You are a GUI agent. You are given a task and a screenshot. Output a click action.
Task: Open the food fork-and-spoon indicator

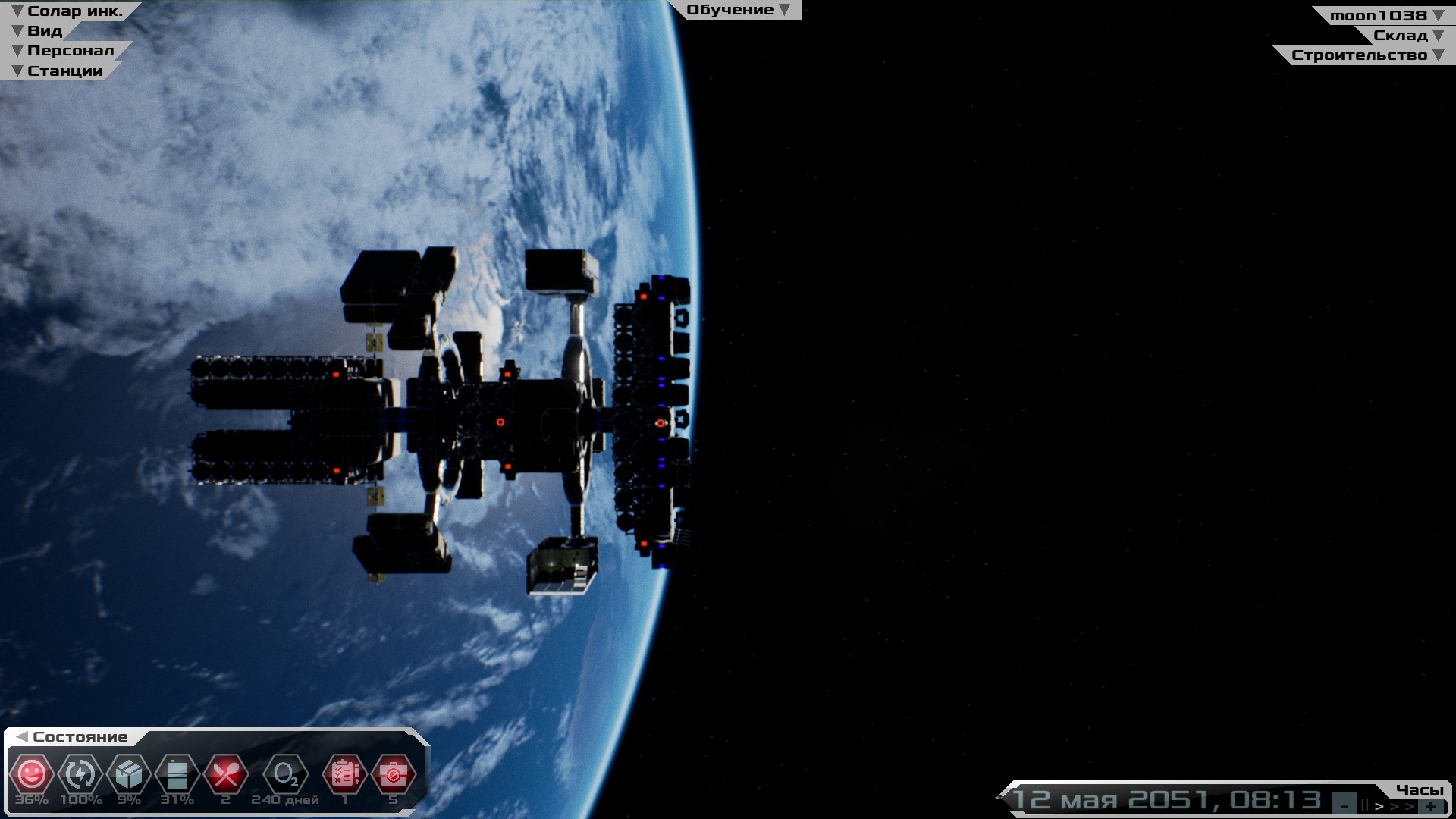[x=225, y=774]
